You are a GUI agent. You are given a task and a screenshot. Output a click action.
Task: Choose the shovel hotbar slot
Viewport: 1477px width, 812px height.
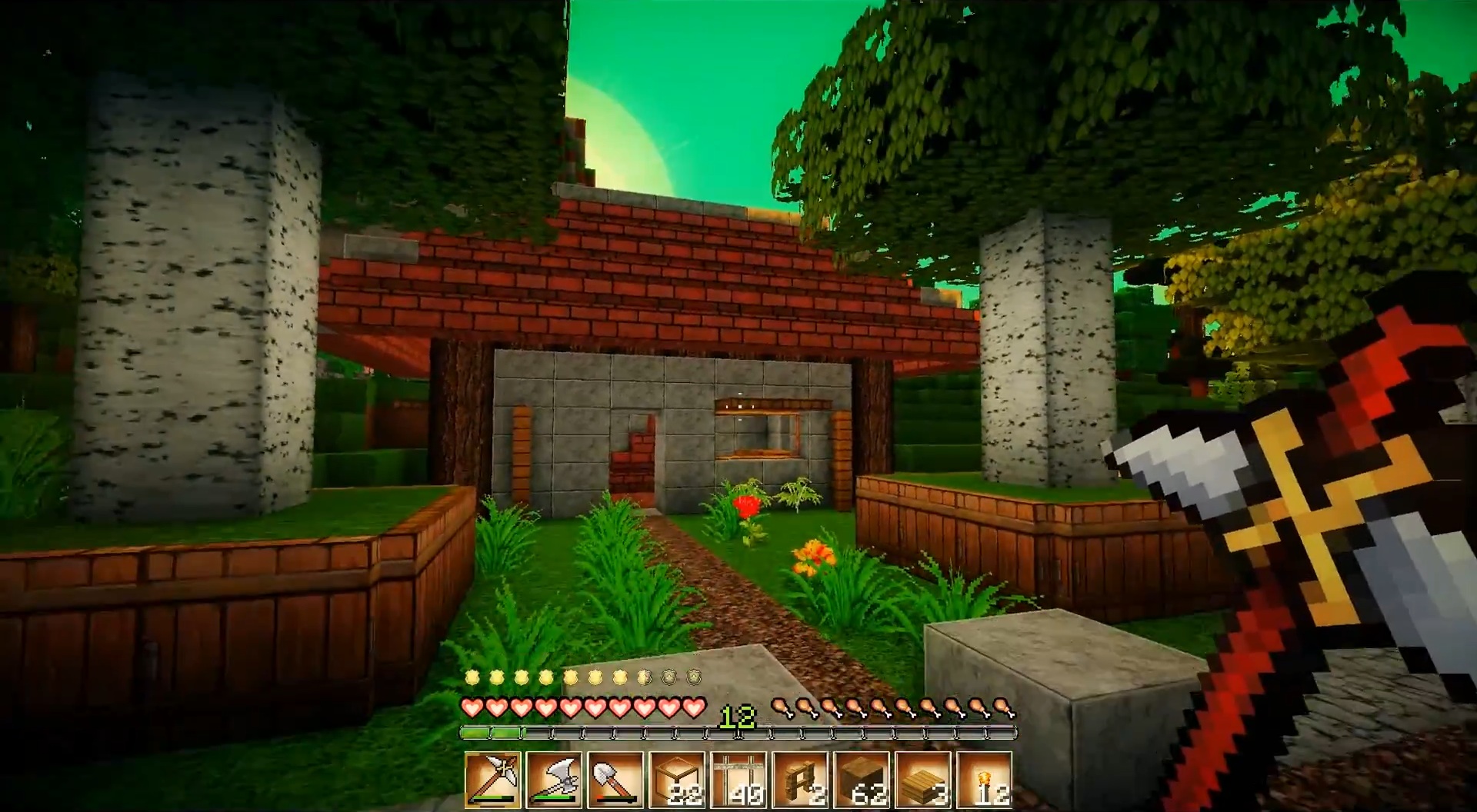pyautogui.click(x=615, y=780)
